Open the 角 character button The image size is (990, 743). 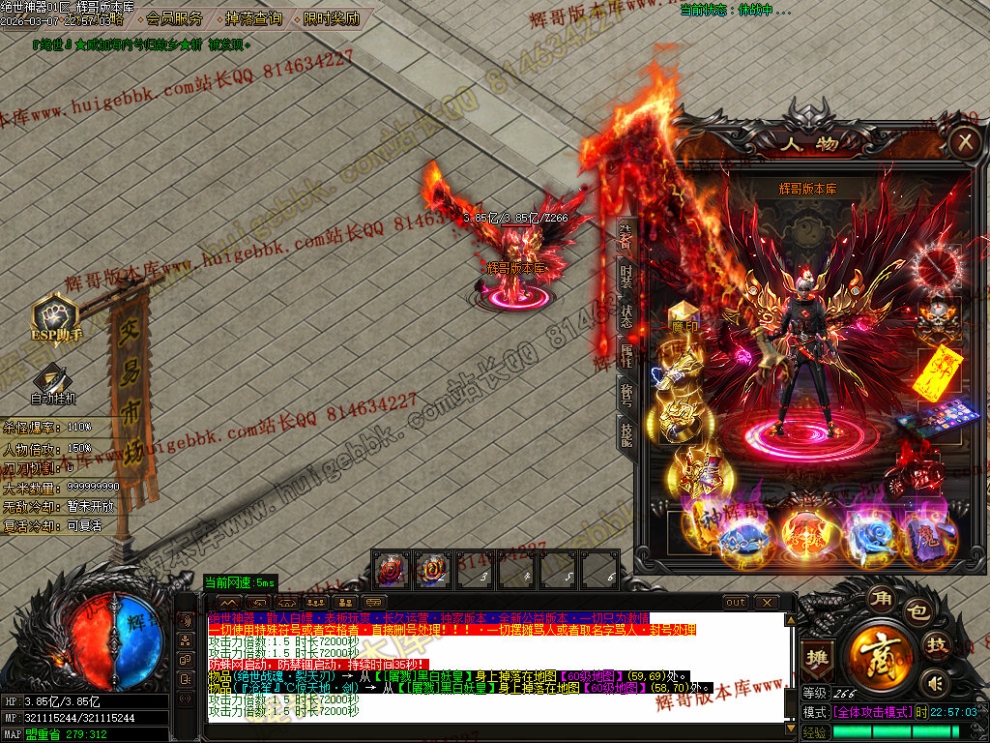[880, 599]
